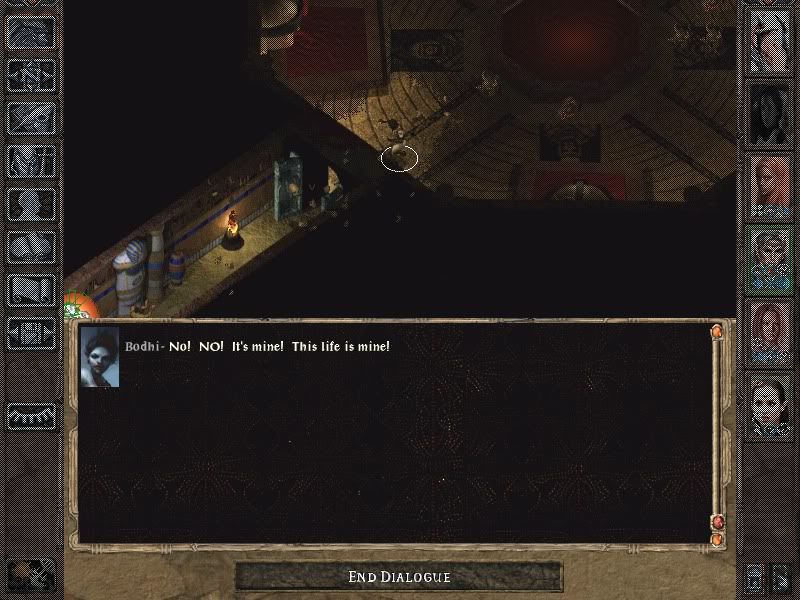Image resolution: width=800 pixels, height=600 pixels.
Task: Rest the party using the sidebar button
Action: (32, 415)
